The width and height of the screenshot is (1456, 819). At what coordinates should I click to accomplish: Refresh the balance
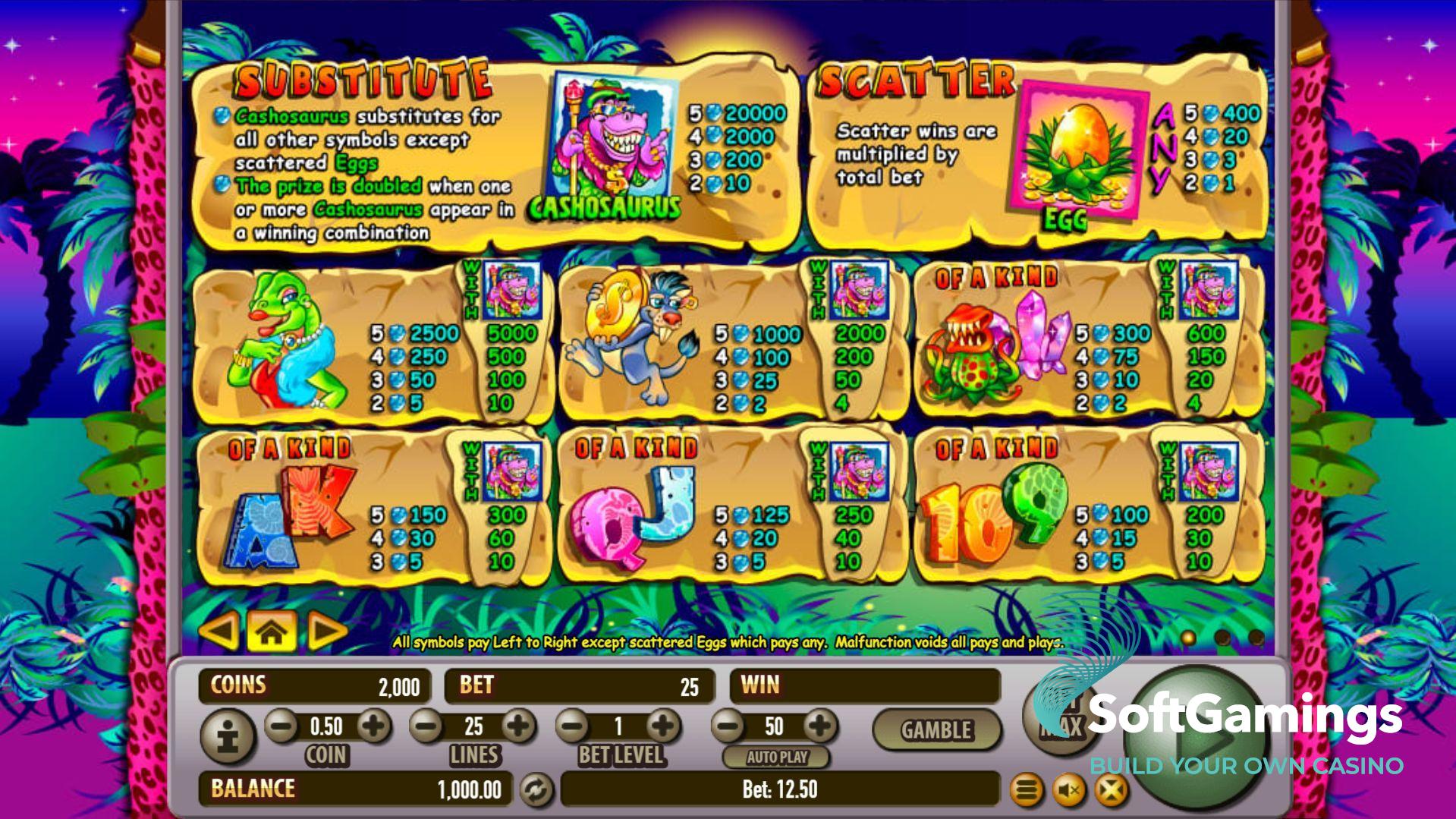point(536,790)
